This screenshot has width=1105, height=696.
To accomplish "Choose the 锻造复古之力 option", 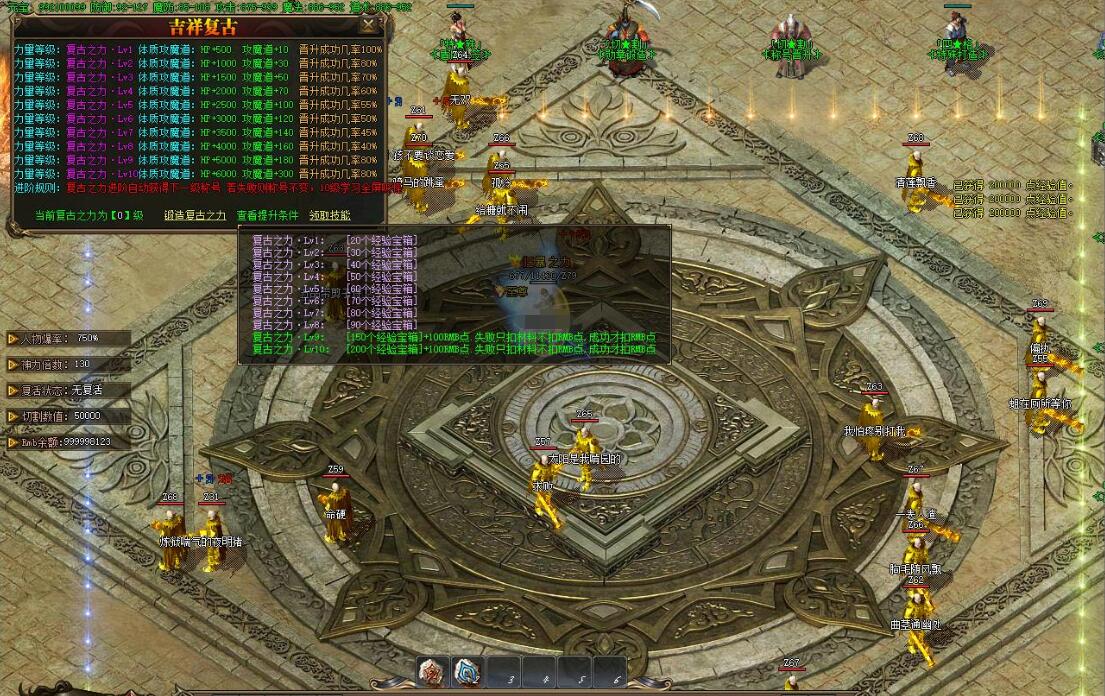I will click(195, 215).
